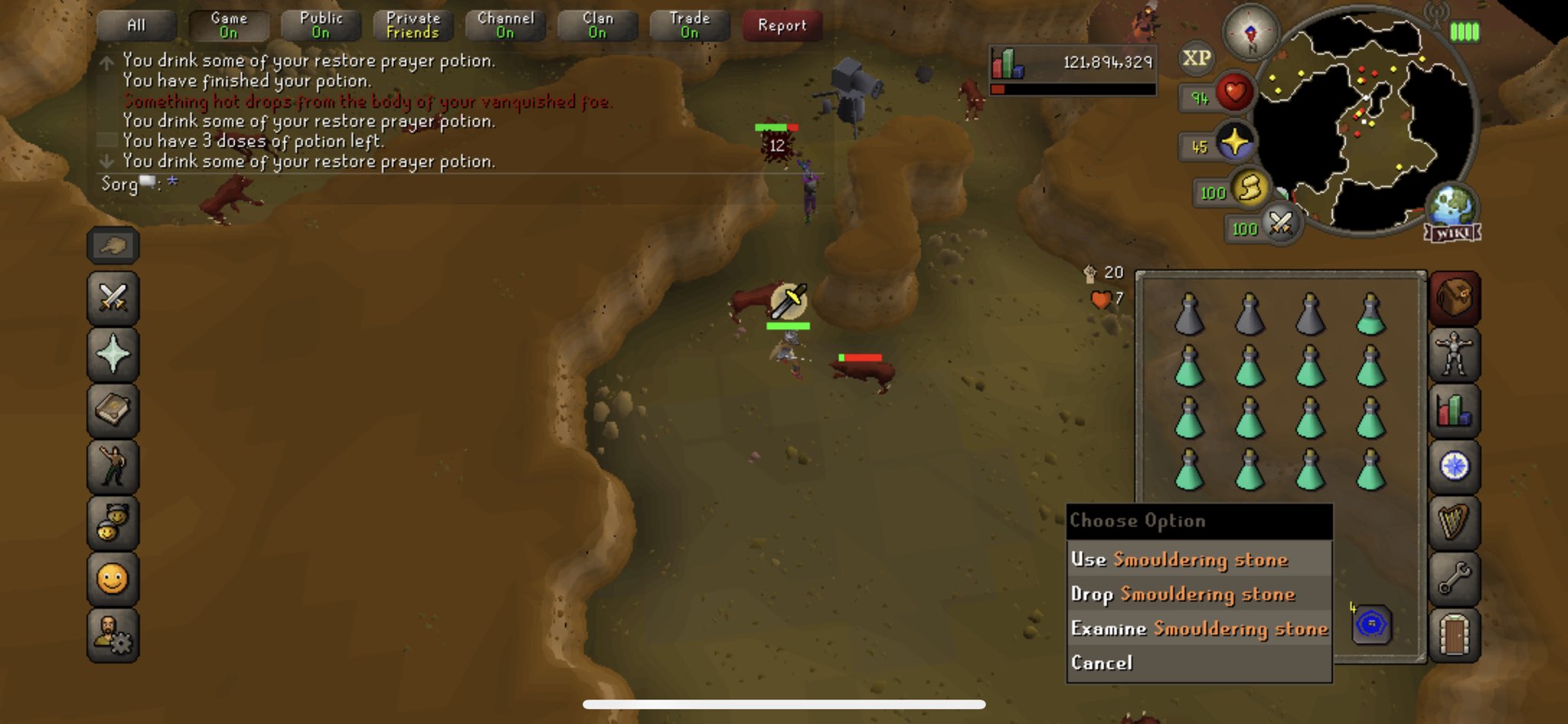
Task: Select Examine Smouldering stone in context menu
Action: click(x=1199, y=628)
